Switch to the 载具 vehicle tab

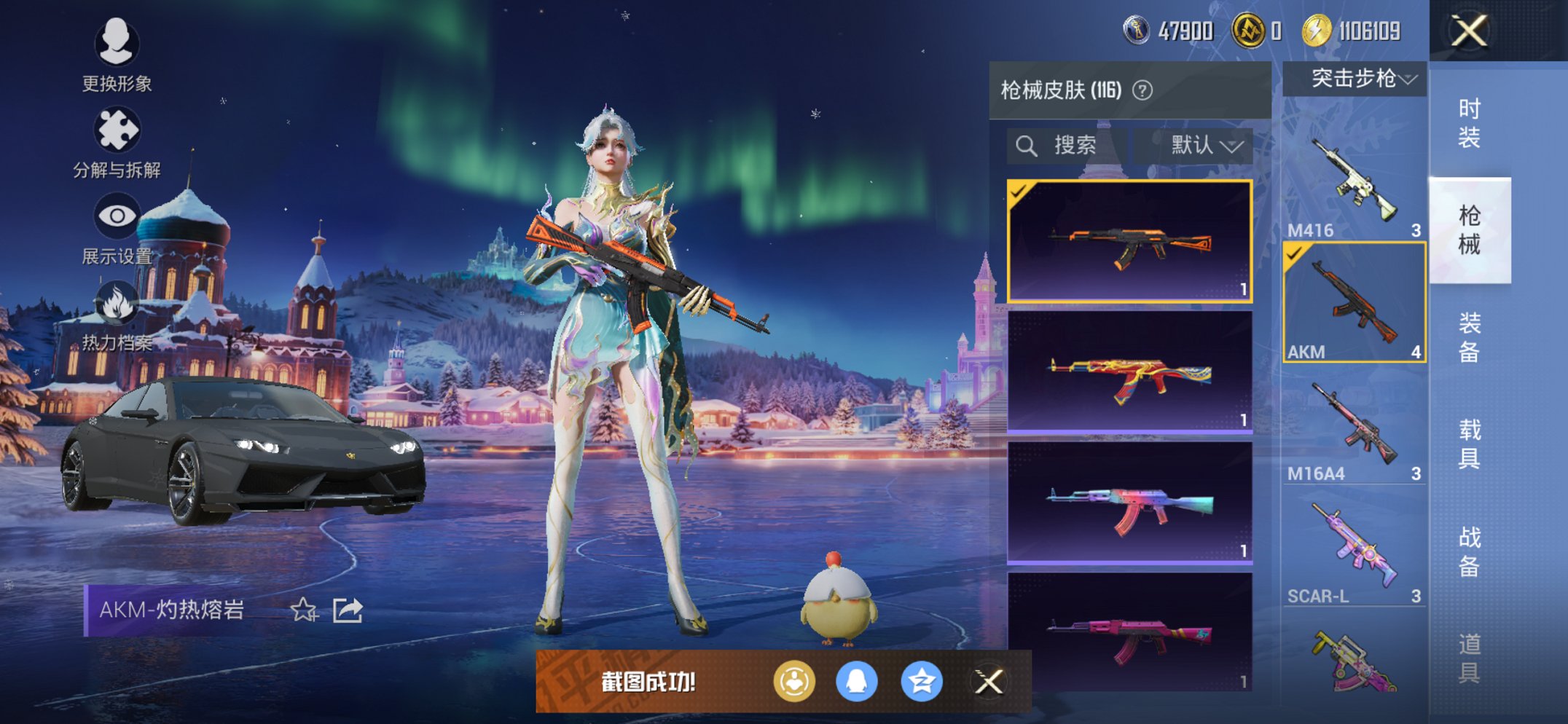(x=1469, y=444)
